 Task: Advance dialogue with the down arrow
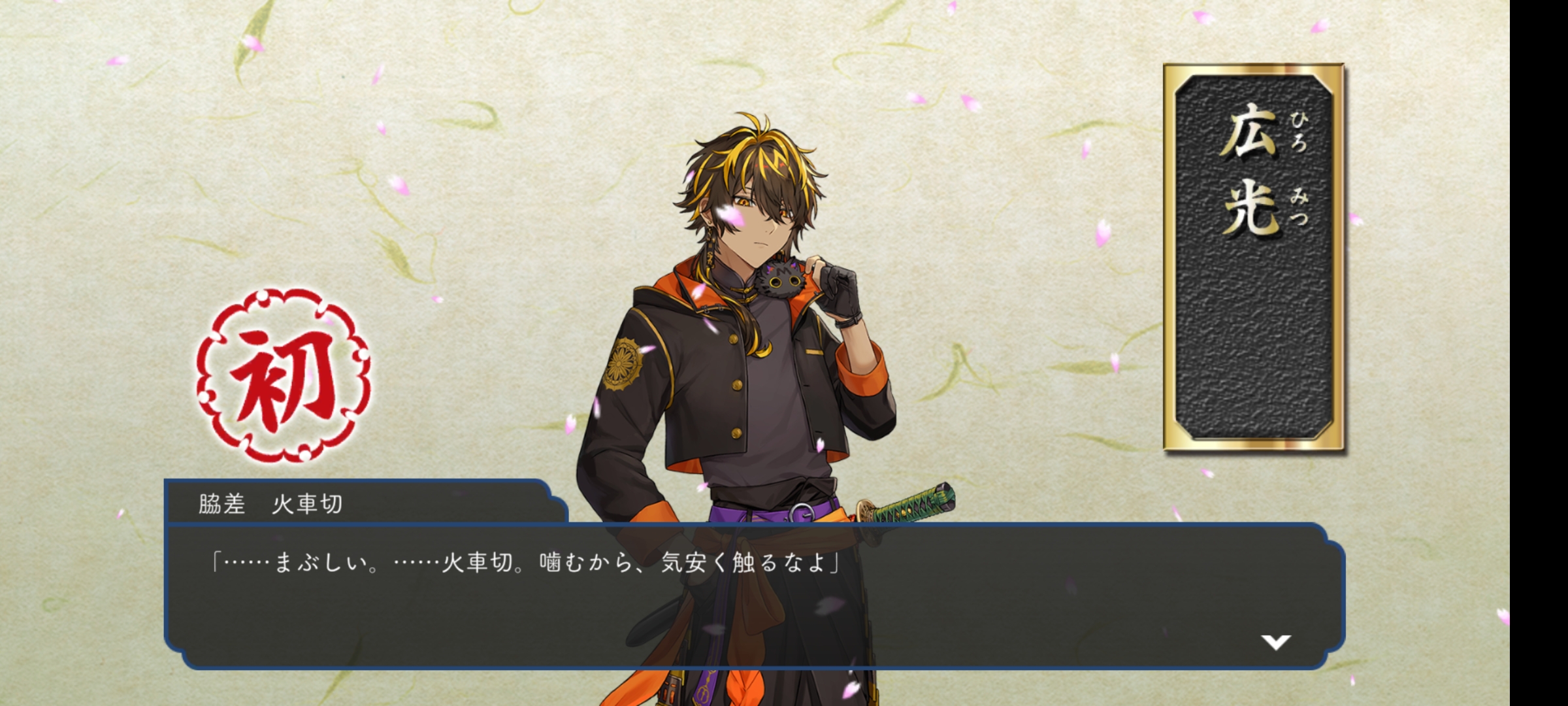click(1275, 642)
